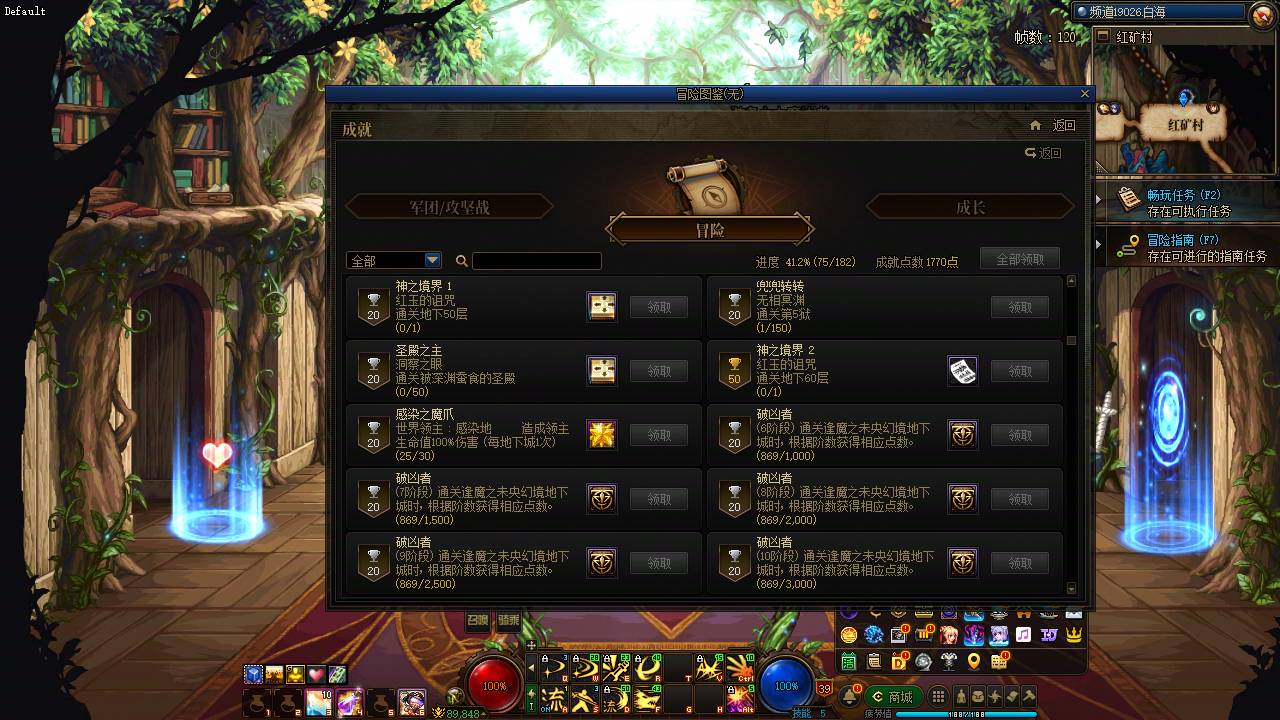
Task: Click the search magnifier icon beside the filter
Action: click(461, 260)
